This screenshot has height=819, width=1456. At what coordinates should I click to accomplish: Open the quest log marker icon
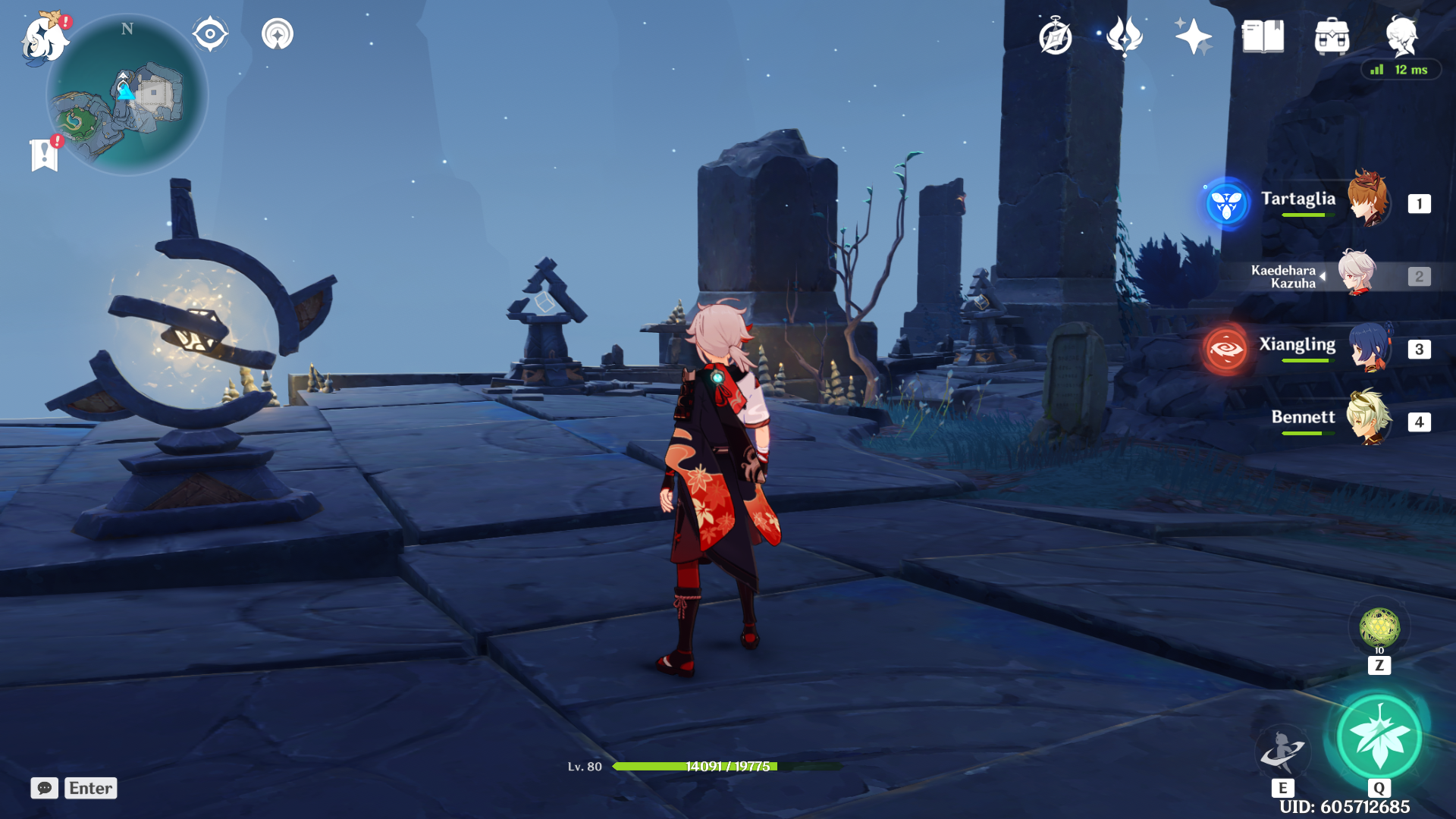[45, 155]
